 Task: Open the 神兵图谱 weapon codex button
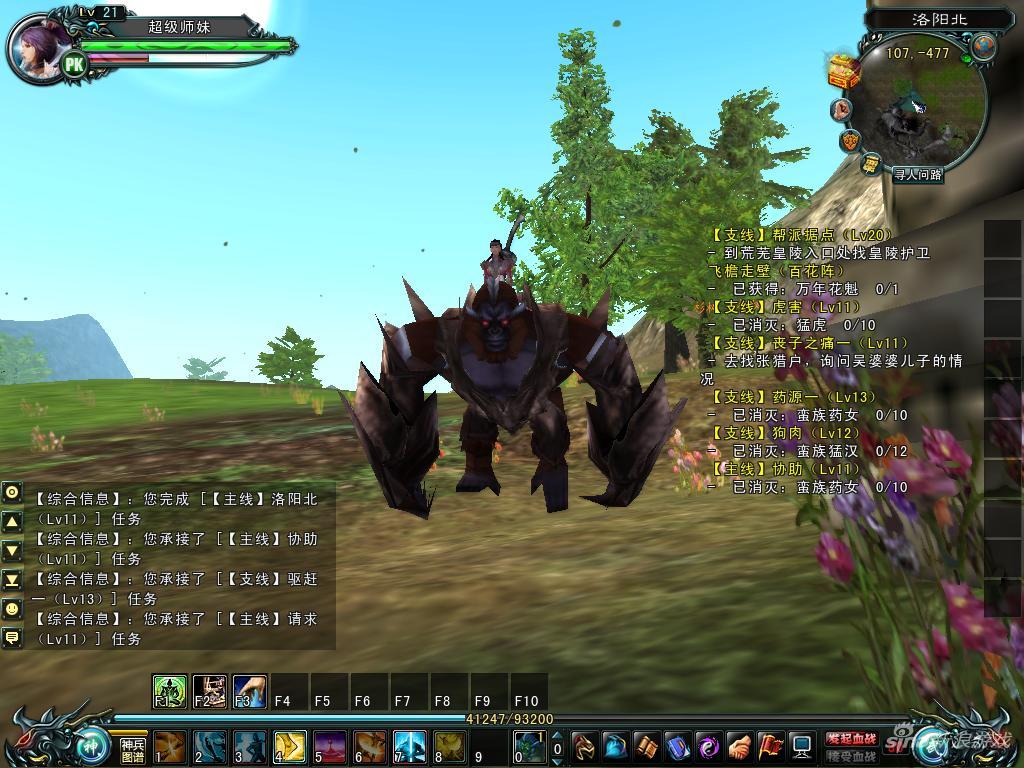coord(133,750)
